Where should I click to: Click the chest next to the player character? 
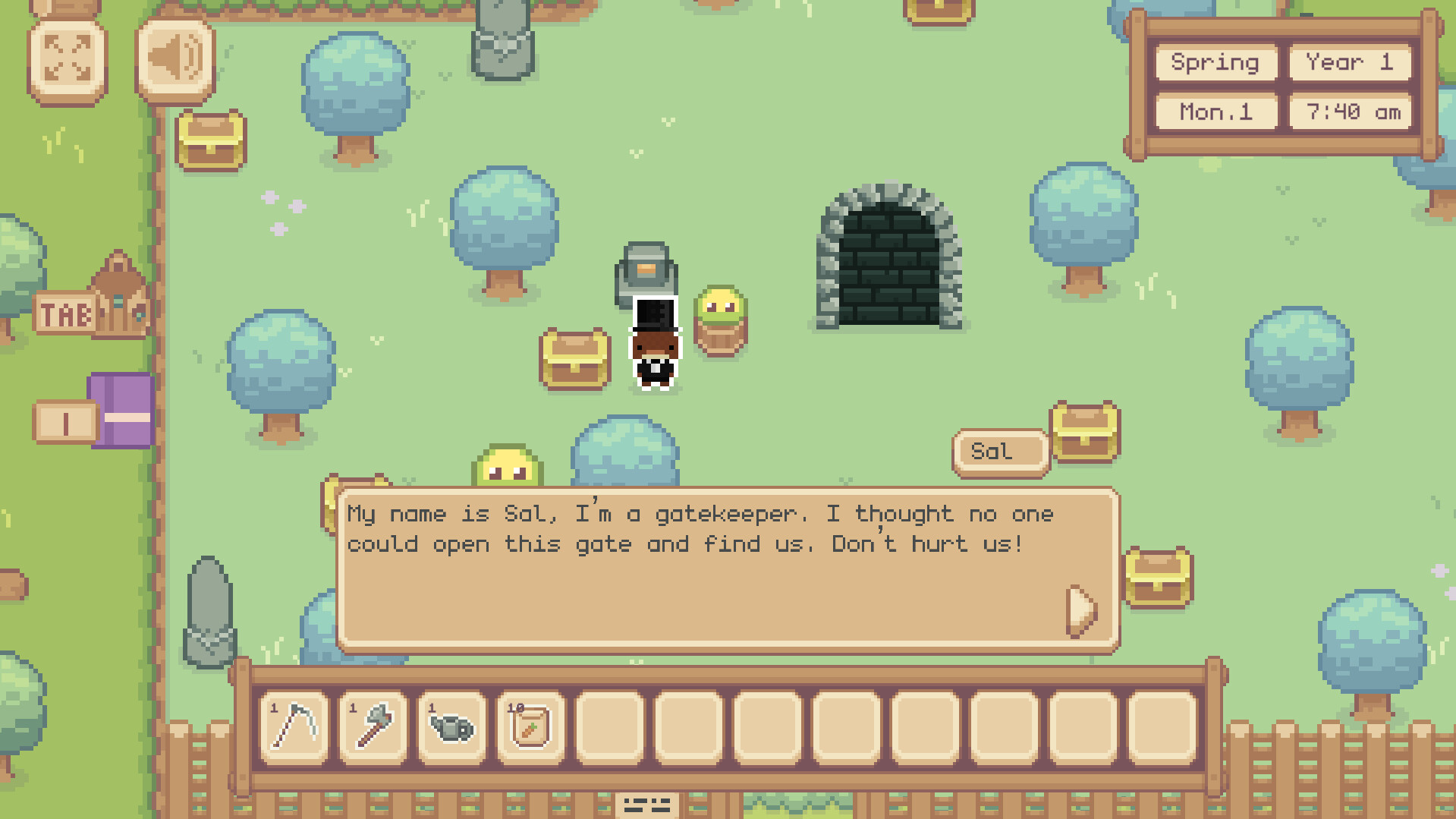pos(574,357)
